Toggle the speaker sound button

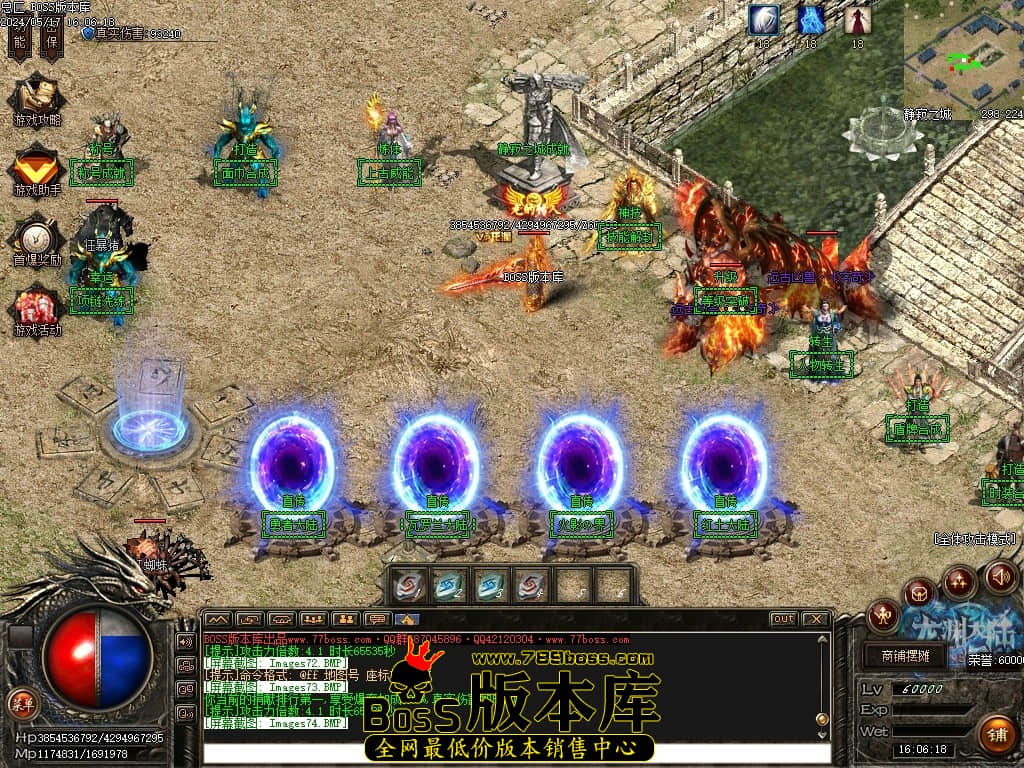[1000, 577]
